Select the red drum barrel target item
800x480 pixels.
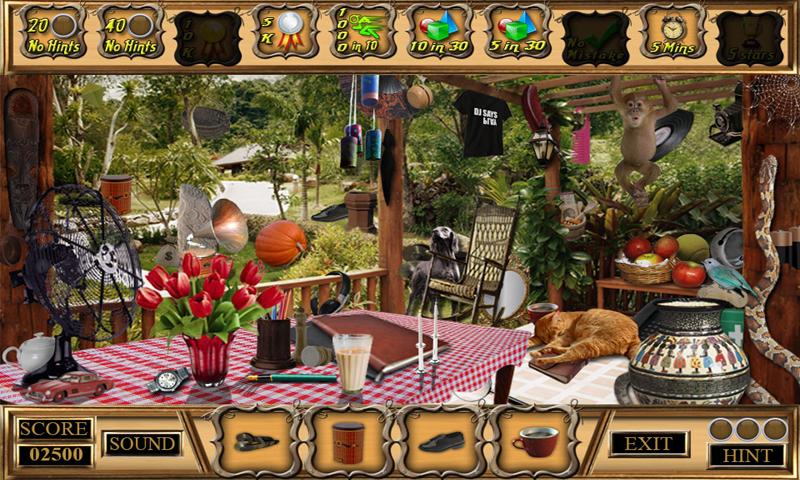[x=348, y=441]
